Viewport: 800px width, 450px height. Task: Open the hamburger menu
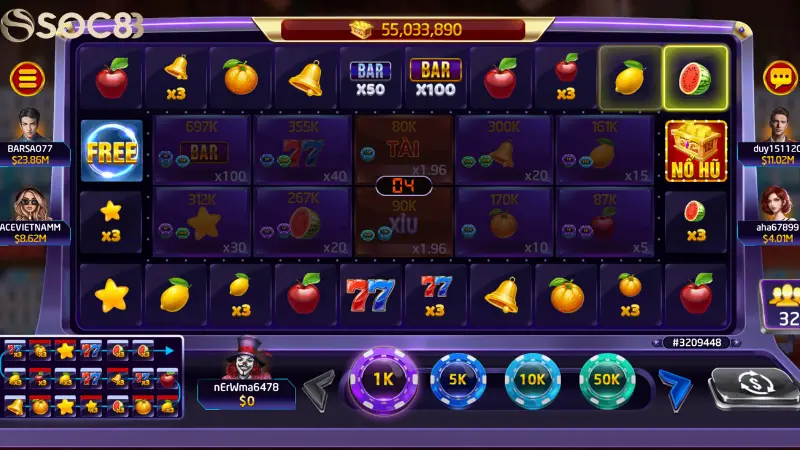pos(27,76)
